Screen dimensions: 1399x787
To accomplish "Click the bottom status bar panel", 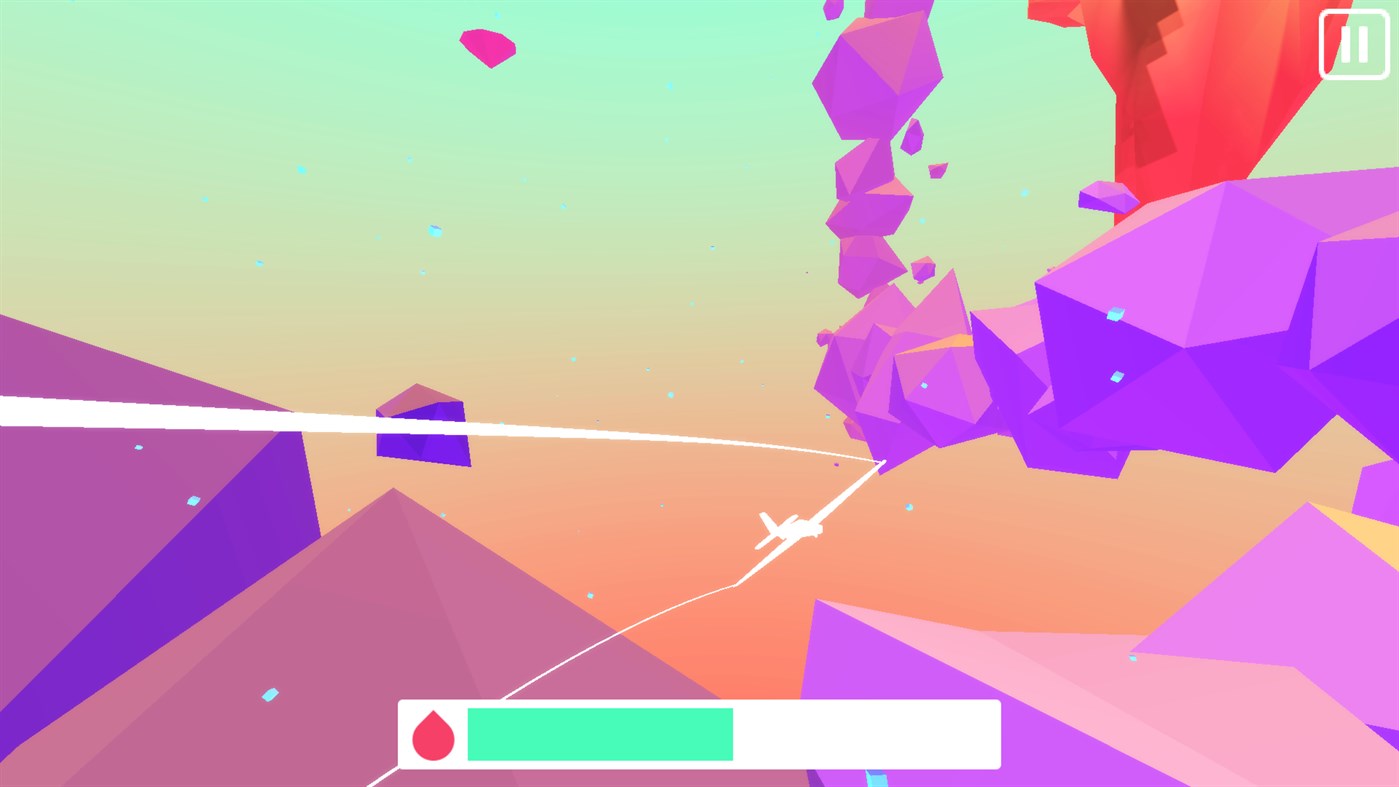I will (700, 733).
